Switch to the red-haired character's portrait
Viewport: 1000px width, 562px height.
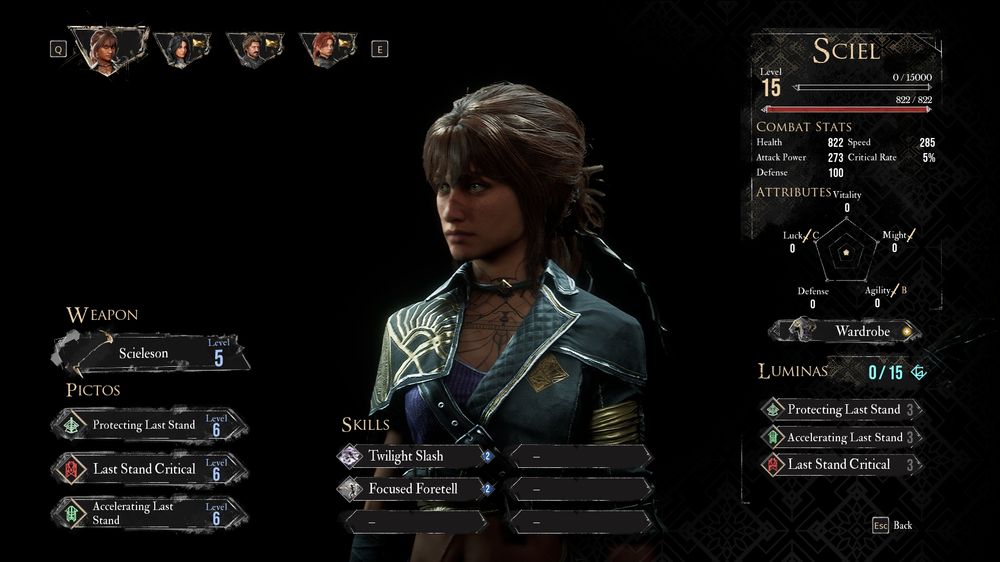[323, 47]
